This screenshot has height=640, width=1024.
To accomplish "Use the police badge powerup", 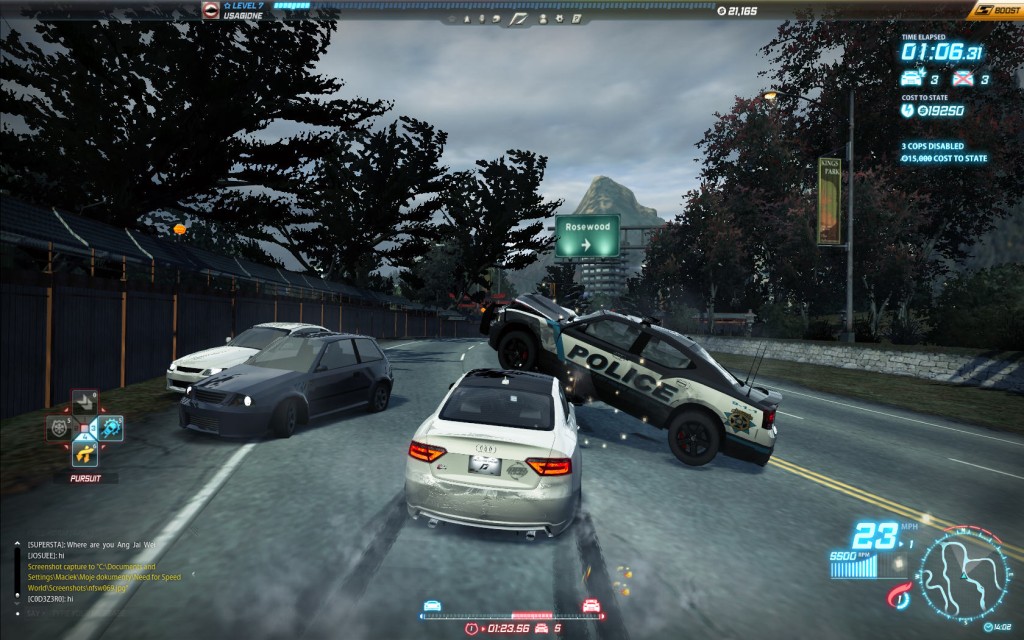I will pyautogui.click(x=60, y=428).
